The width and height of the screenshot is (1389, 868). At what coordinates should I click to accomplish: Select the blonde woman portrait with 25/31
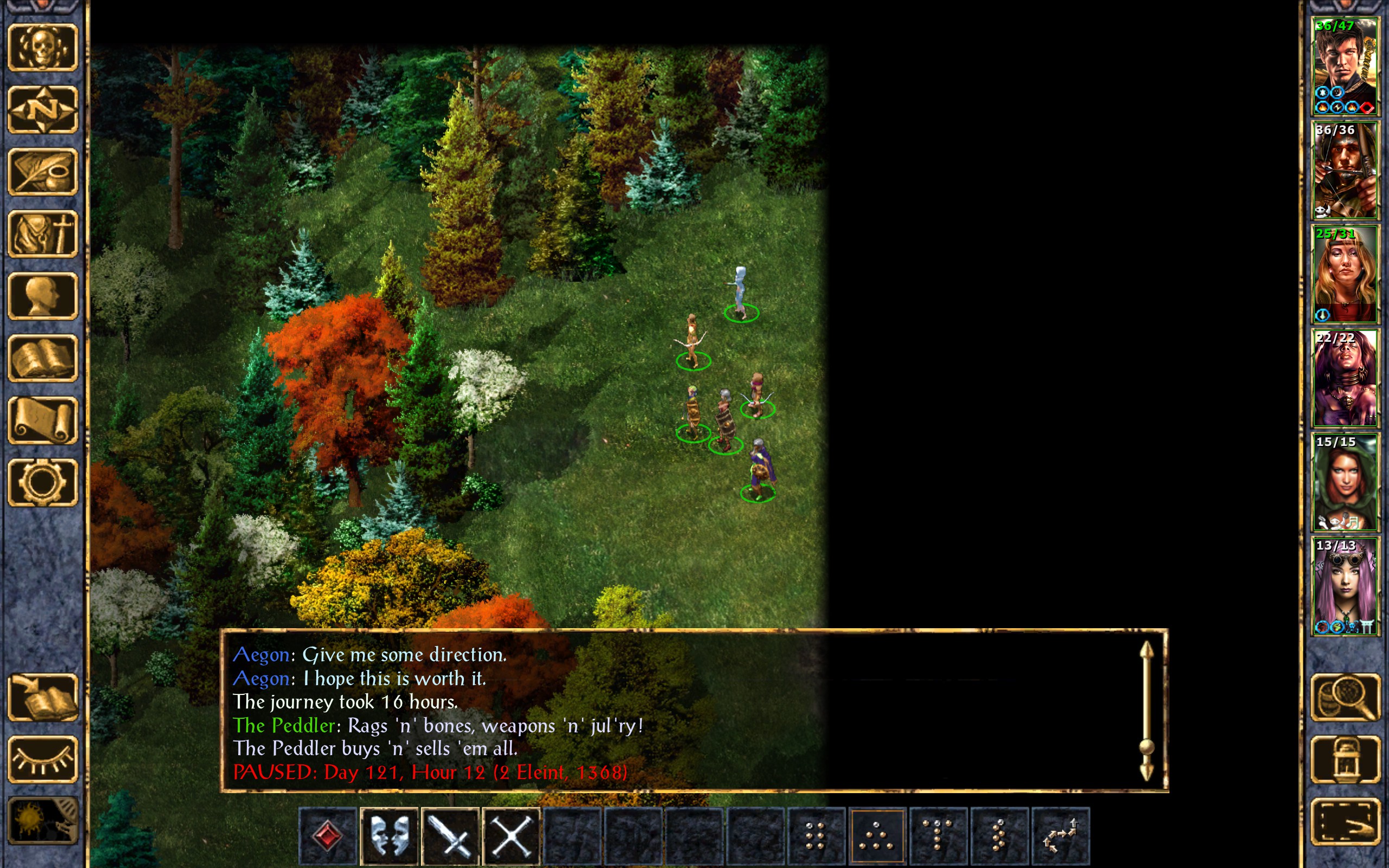(1345, 275)
